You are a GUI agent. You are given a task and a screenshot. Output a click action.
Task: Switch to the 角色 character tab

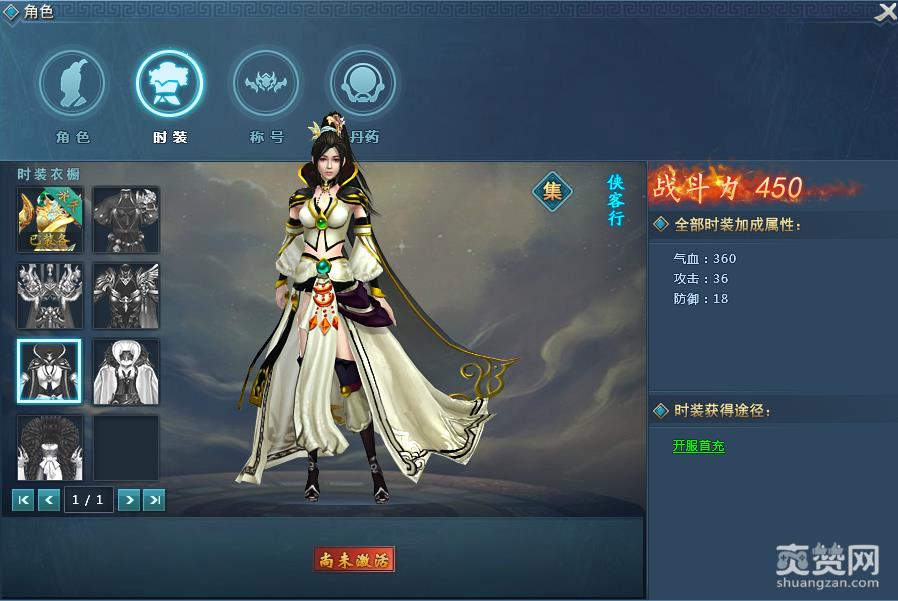[x=72, y=84]
